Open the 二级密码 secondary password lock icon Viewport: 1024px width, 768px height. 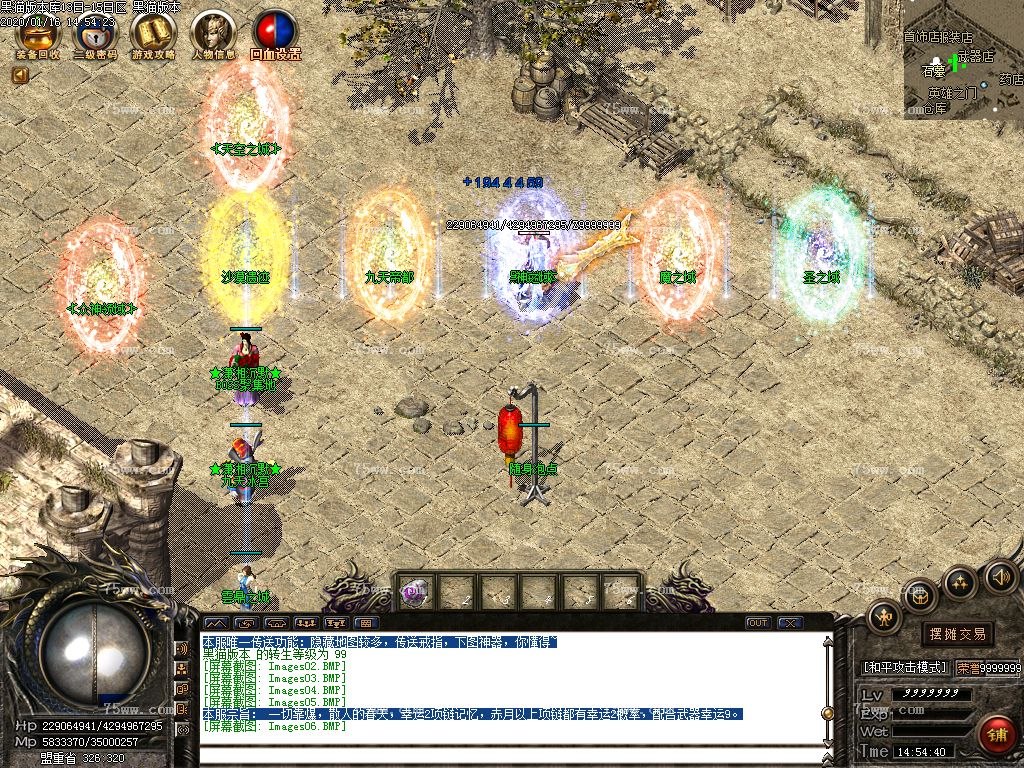(x=95, y=33)
